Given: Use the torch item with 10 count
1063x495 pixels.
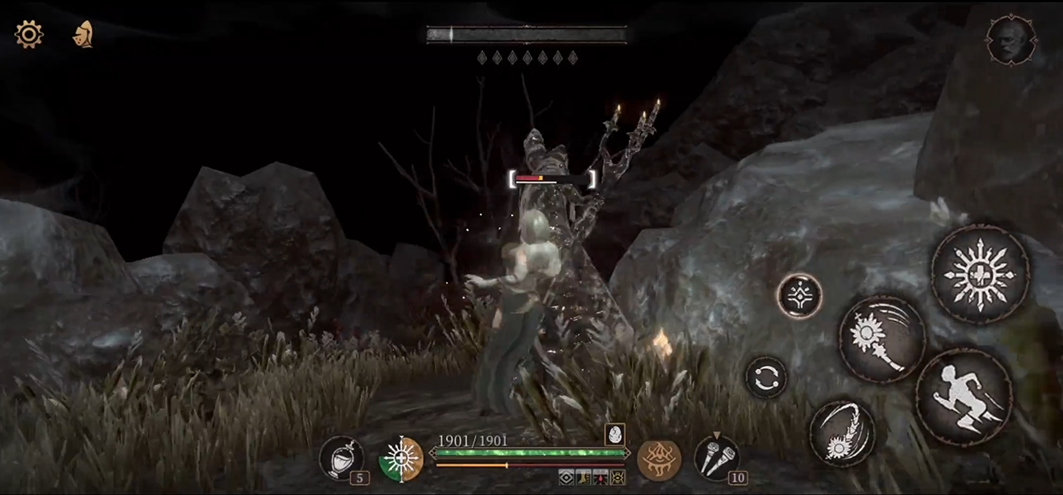Looking at the screenshot, I should click(x=716, y=457).
